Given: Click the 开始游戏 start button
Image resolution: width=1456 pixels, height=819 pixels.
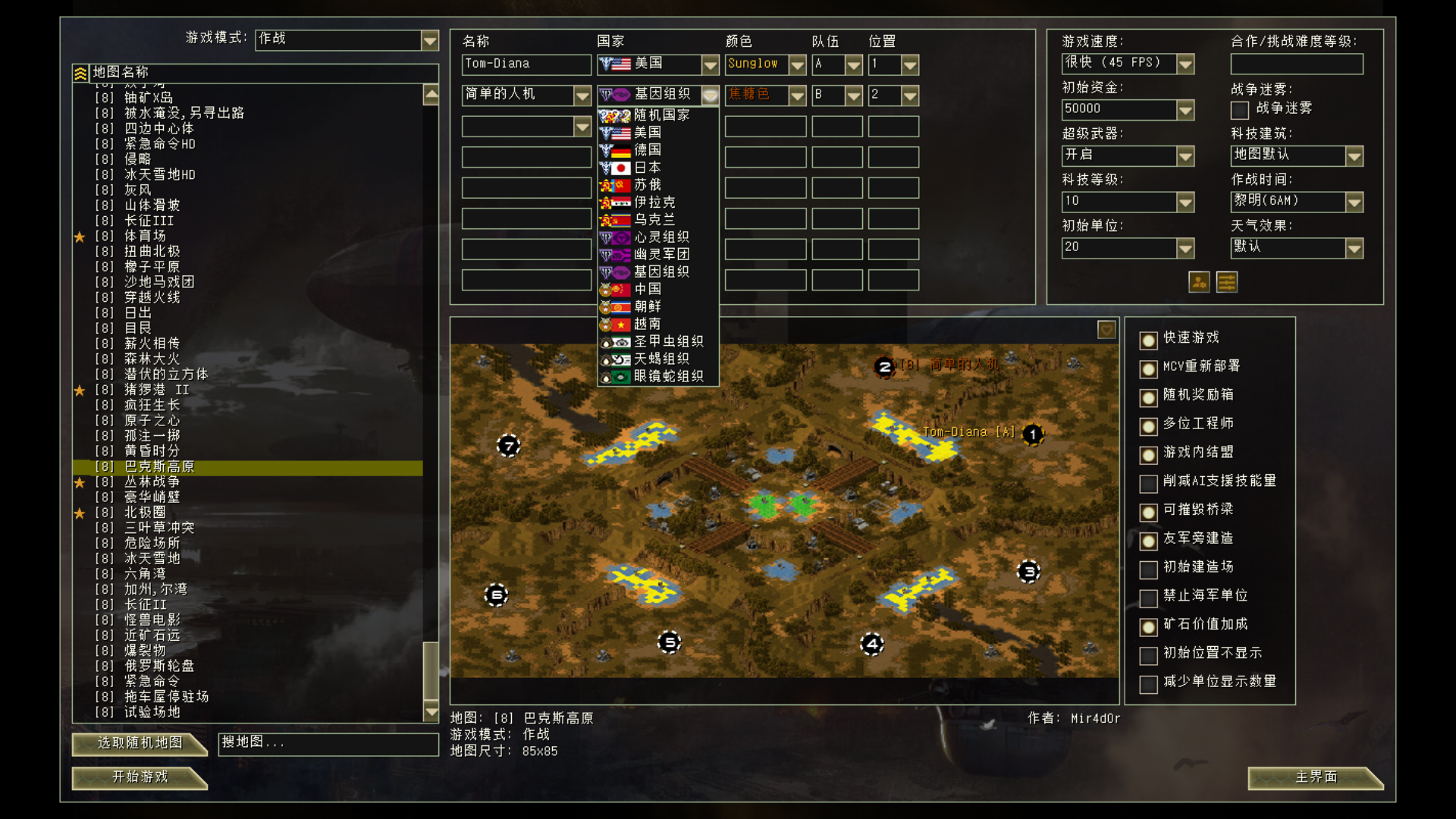Looking at the screenshot, I should (139, 778).
